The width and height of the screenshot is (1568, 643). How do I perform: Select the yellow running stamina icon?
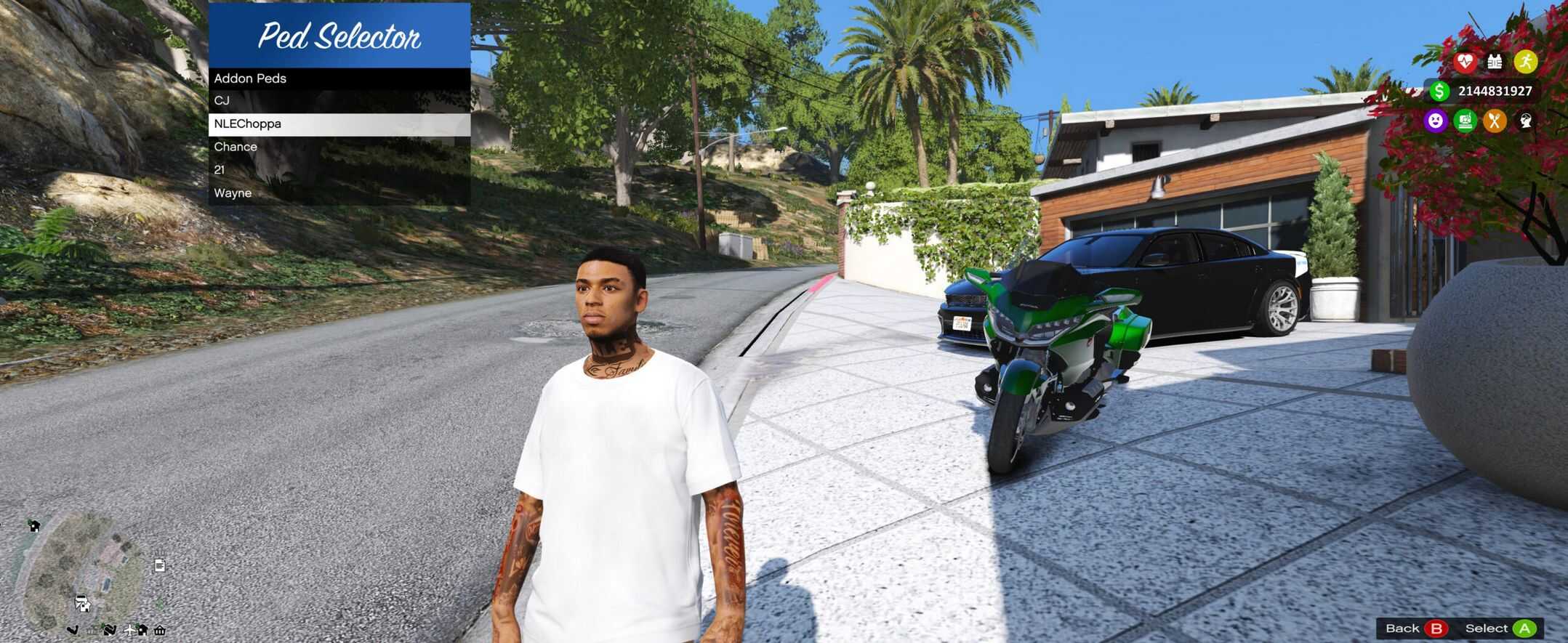1525,62
